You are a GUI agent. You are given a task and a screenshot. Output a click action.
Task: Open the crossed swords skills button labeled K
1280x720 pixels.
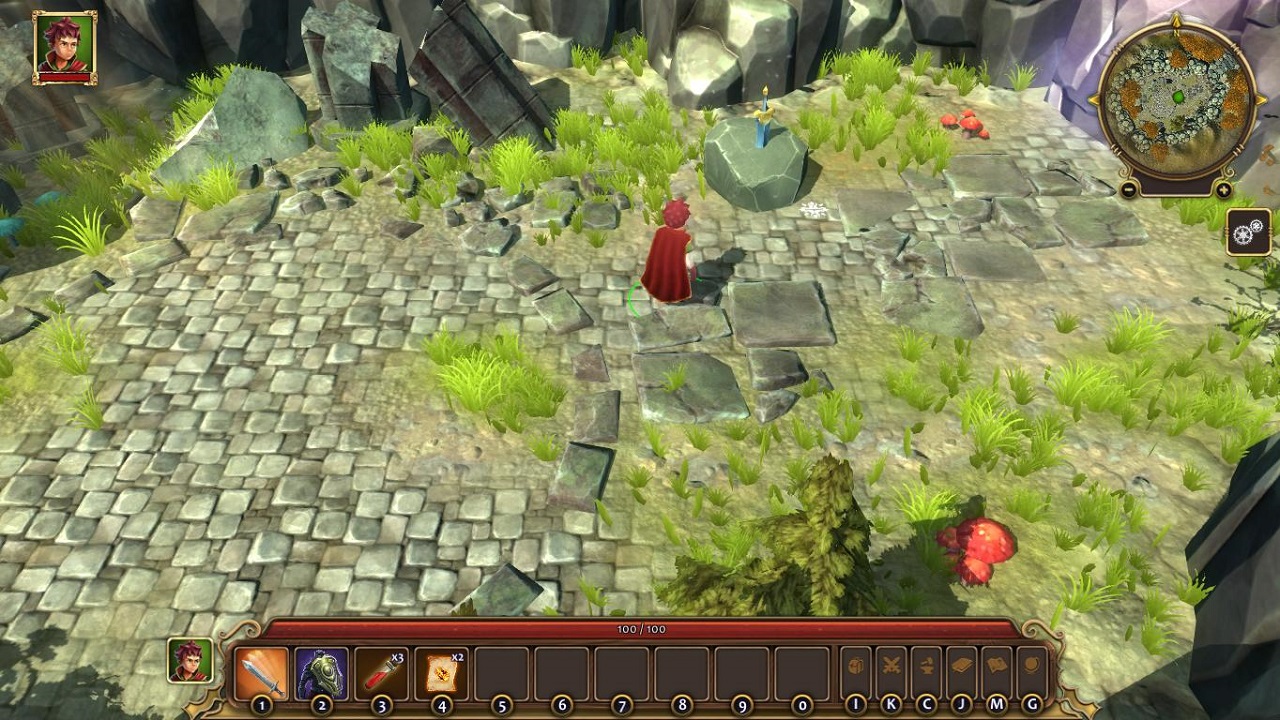point(891,667)
